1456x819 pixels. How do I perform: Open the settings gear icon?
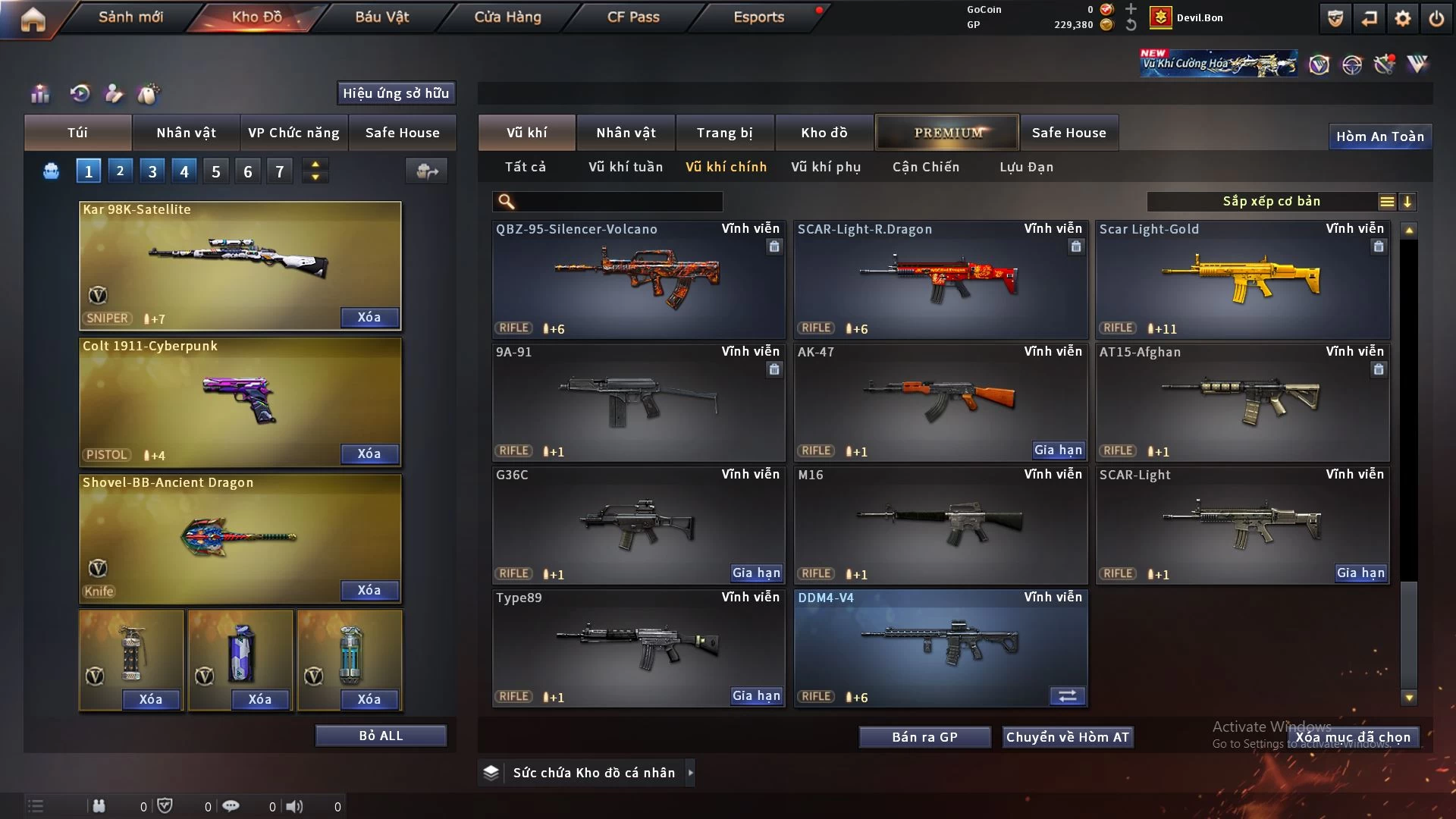pos(1403,18)
